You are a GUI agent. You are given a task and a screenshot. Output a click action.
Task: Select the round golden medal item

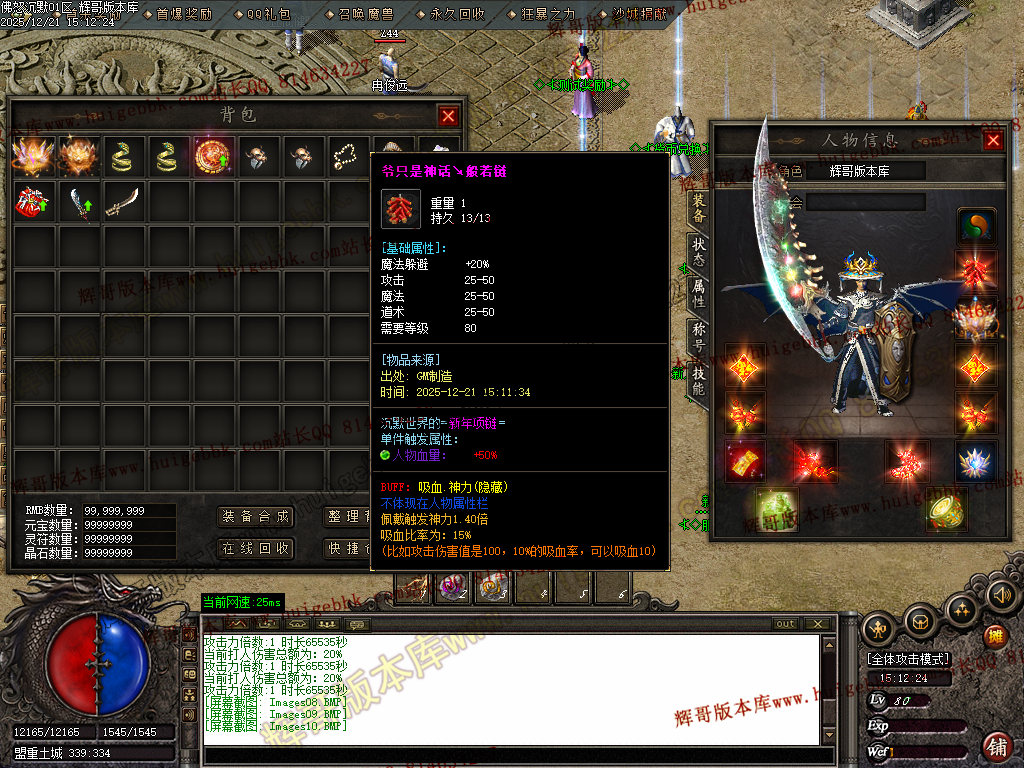coord(213,157)
